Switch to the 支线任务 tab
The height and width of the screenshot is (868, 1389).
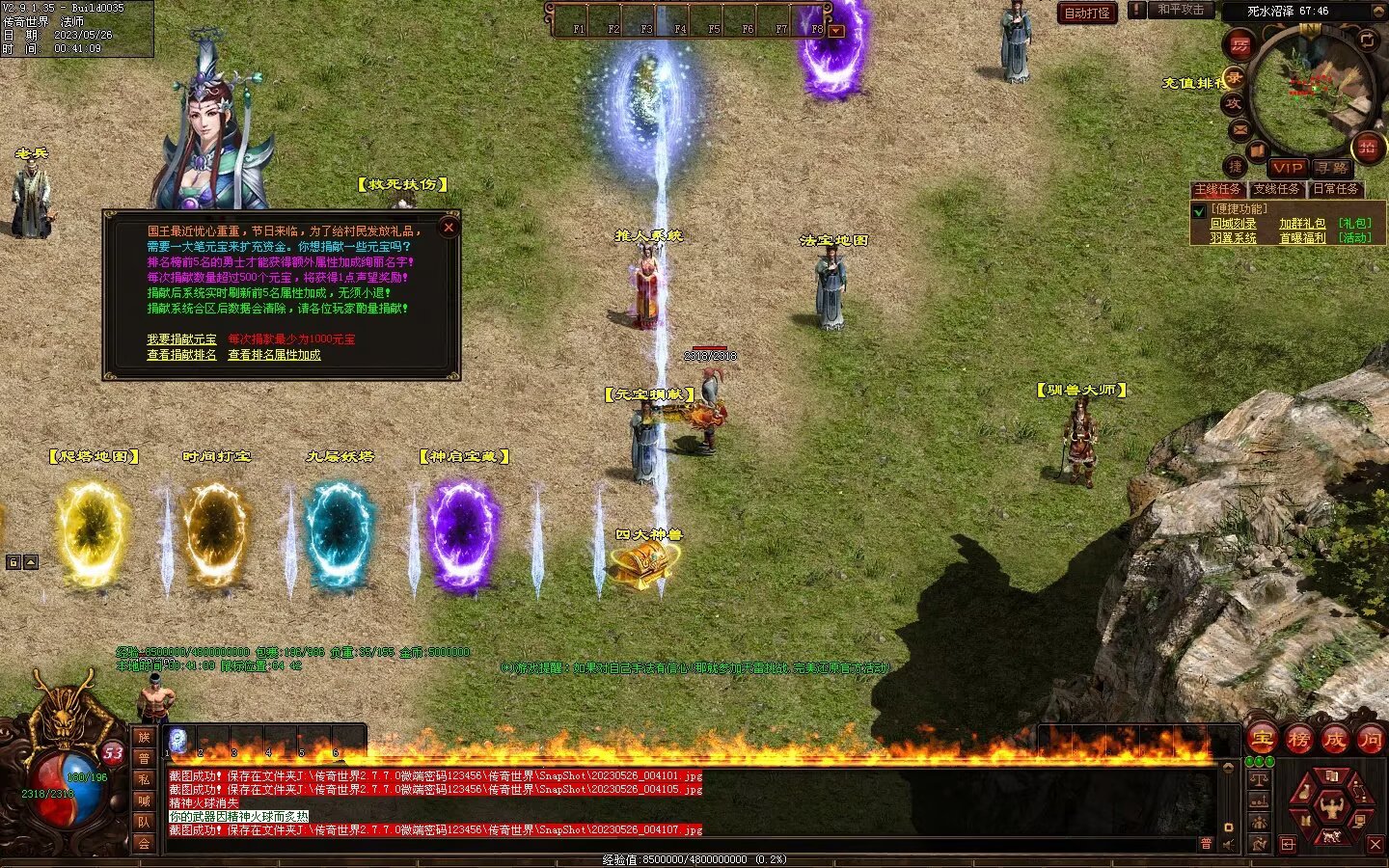click(1276, 189)
